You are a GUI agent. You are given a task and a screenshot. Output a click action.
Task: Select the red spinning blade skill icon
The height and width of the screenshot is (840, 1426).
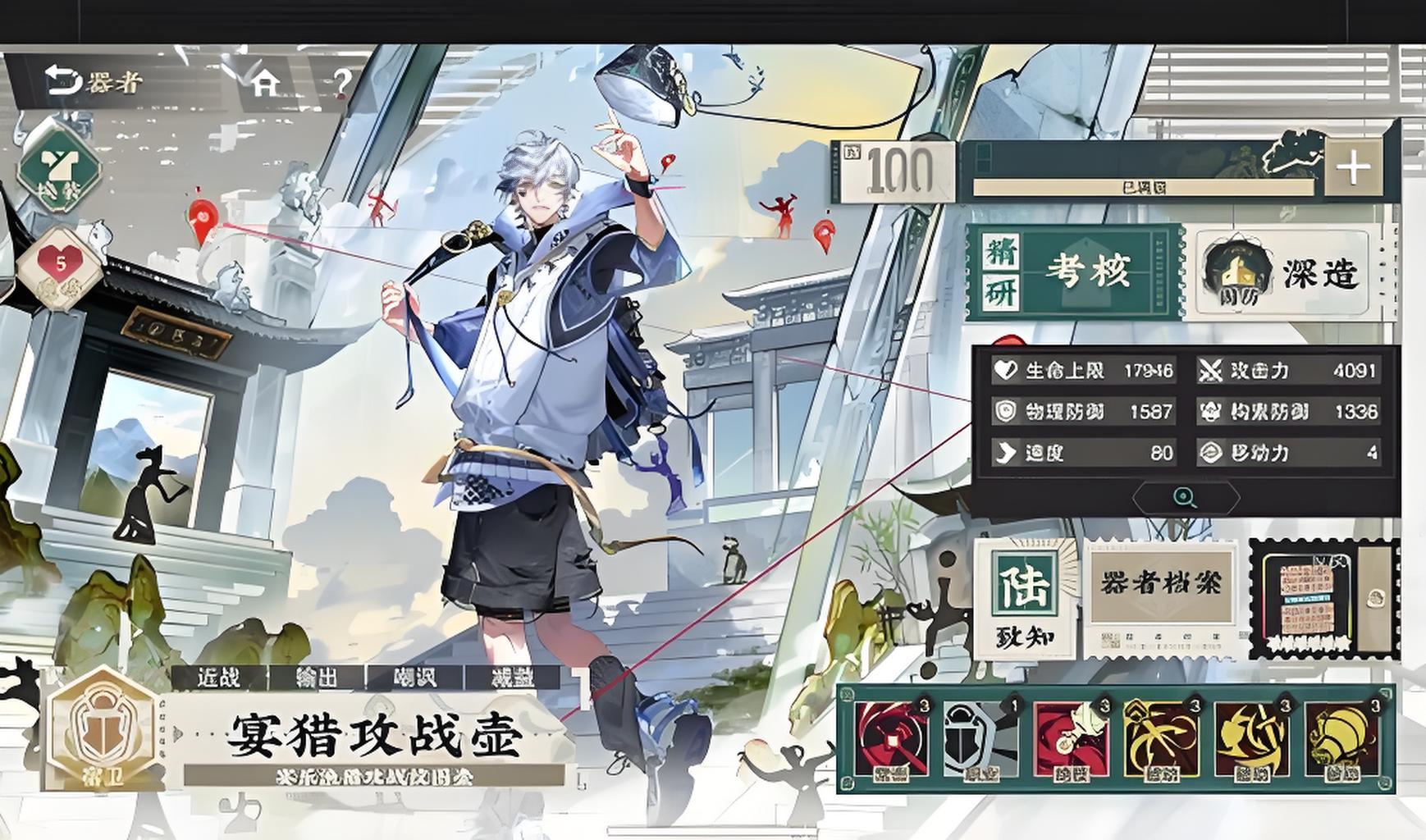891,739
